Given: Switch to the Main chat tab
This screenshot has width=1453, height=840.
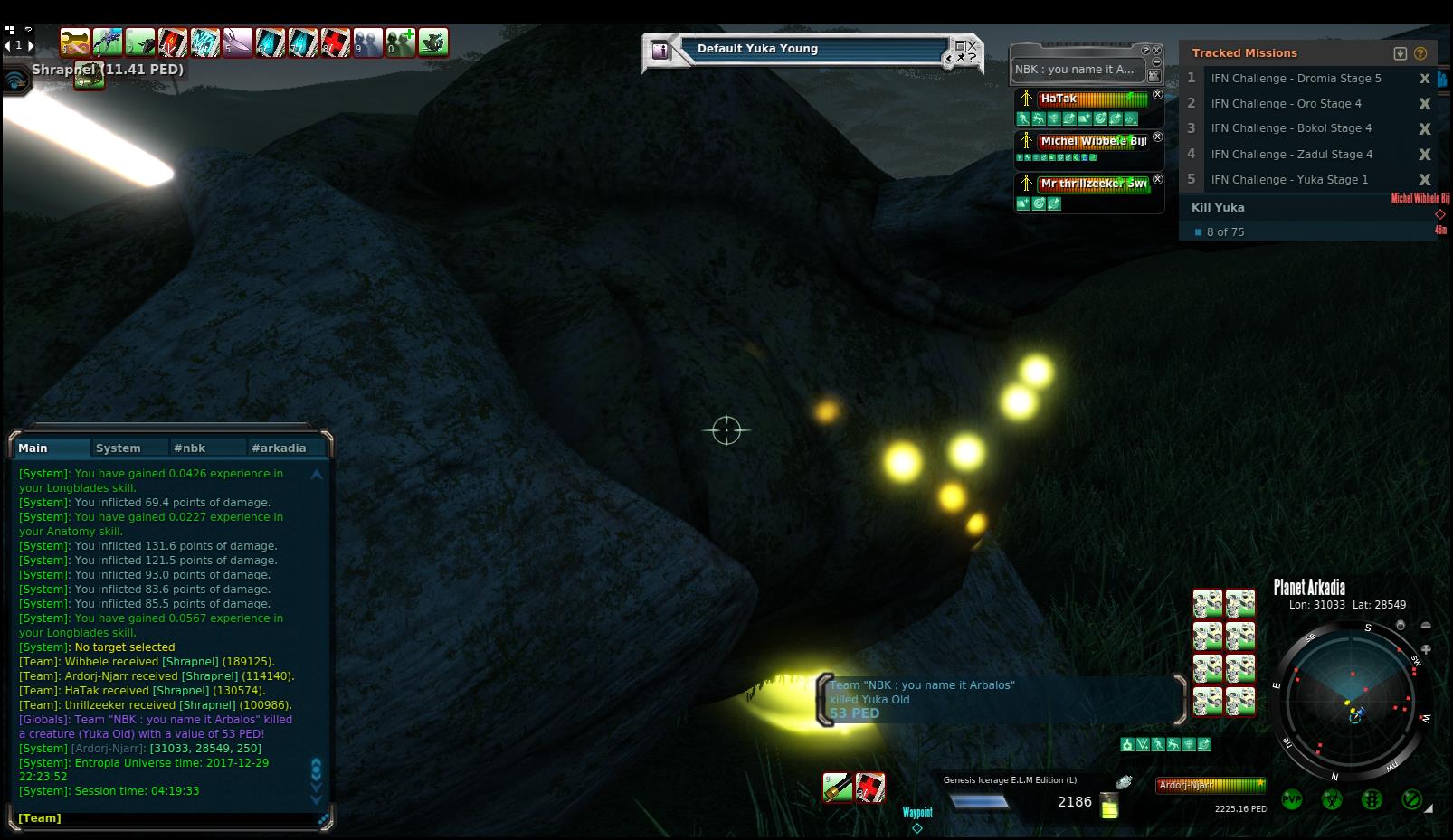Looking at the screenshot, I should pyautogui.click(x=33, y=448).
